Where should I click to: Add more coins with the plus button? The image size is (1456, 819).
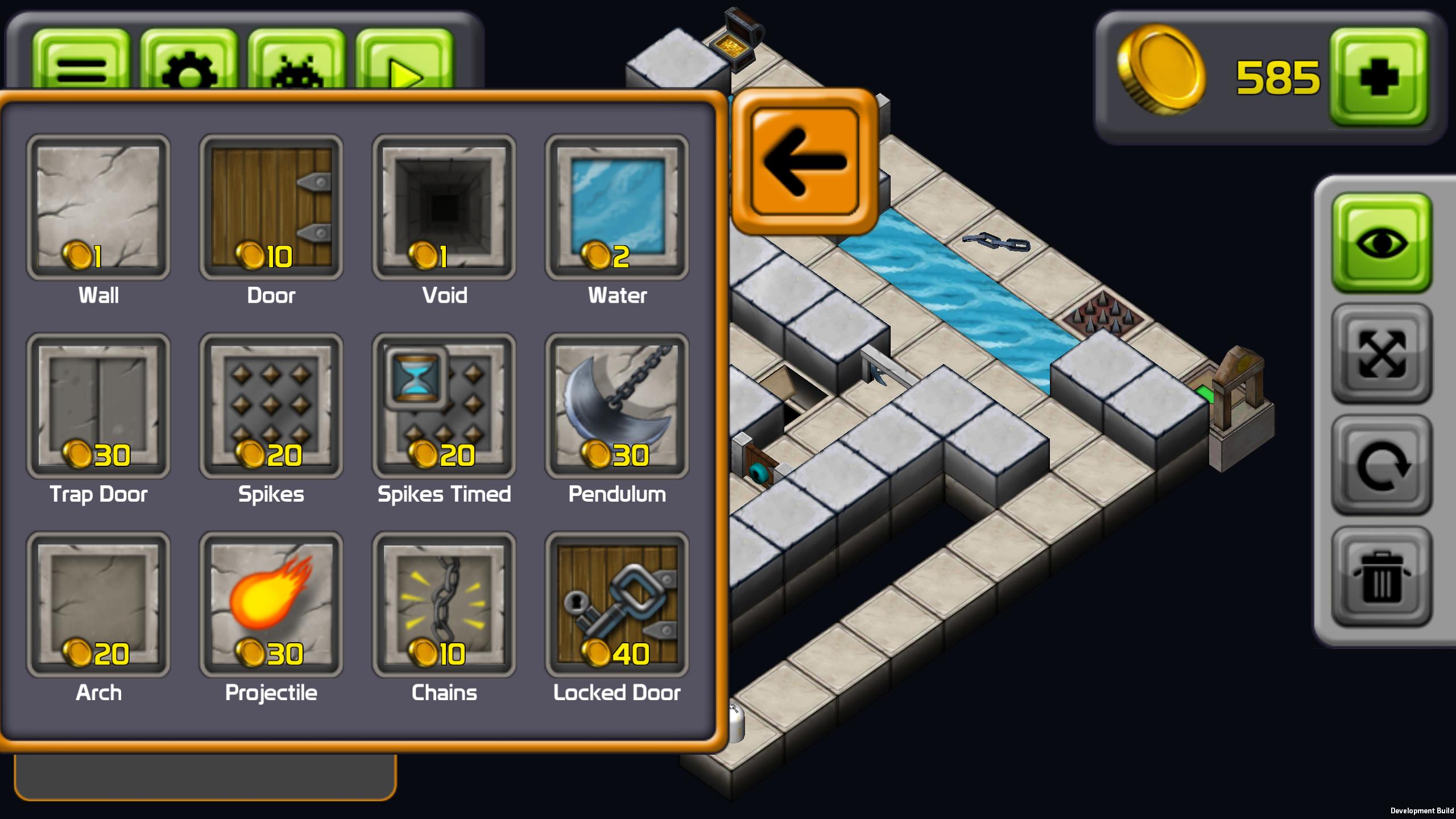coord(1379,77)
